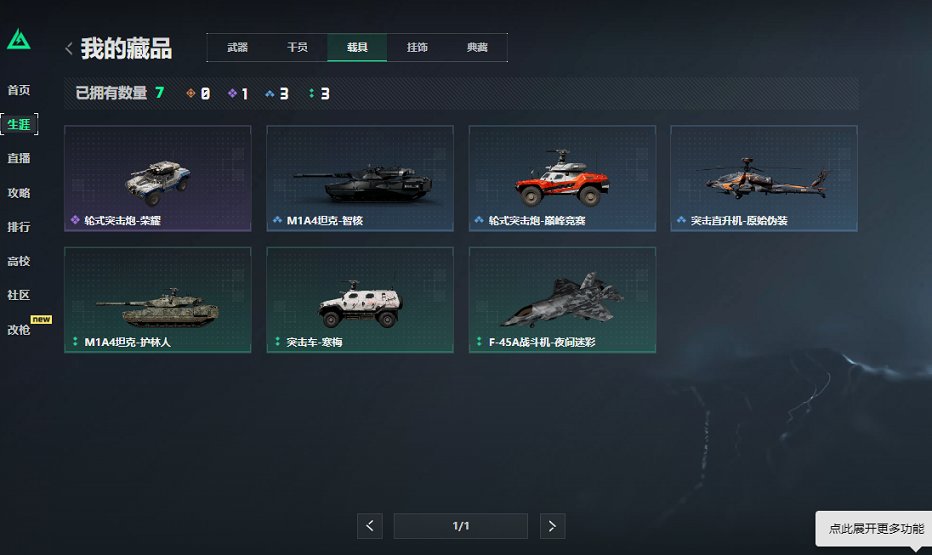
Task: Pick the 突击车-寒梅 vehicle card
Action: pyautogui.click(x=360, y=300)
